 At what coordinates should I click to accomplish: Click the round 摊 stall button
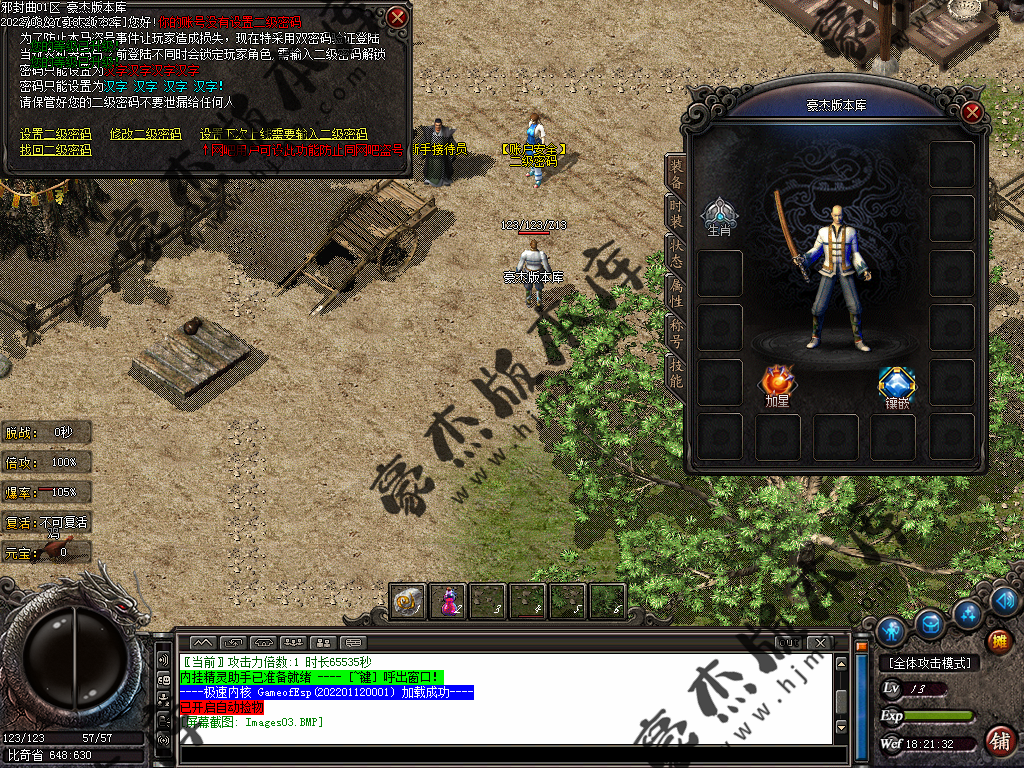(x=997, y=640)
